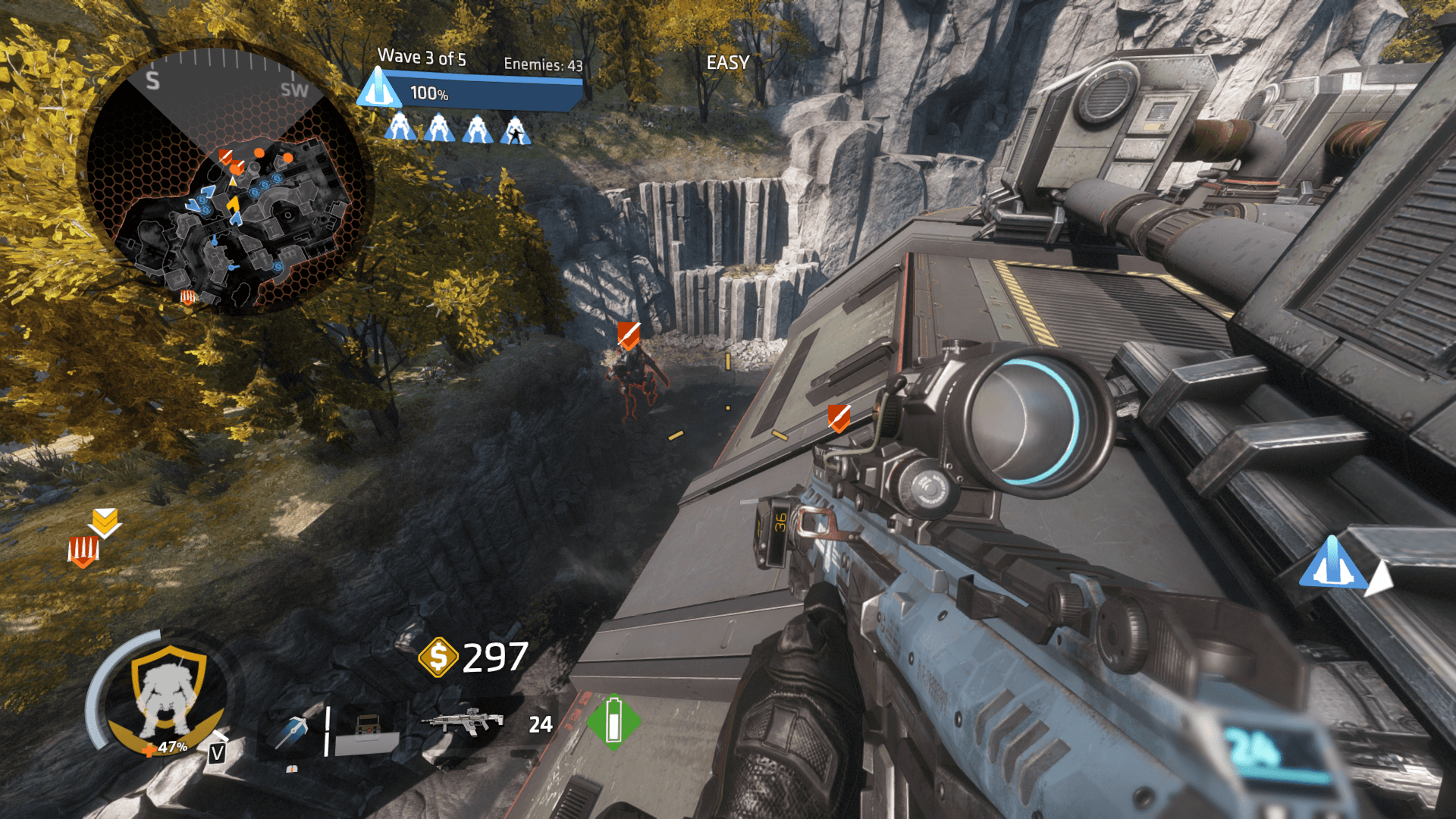Image resolution: width=1456 pixels, height=819 pixels.
Task: Select the blue harvester waypoint marker
Action: click(x=1332, y=563)
